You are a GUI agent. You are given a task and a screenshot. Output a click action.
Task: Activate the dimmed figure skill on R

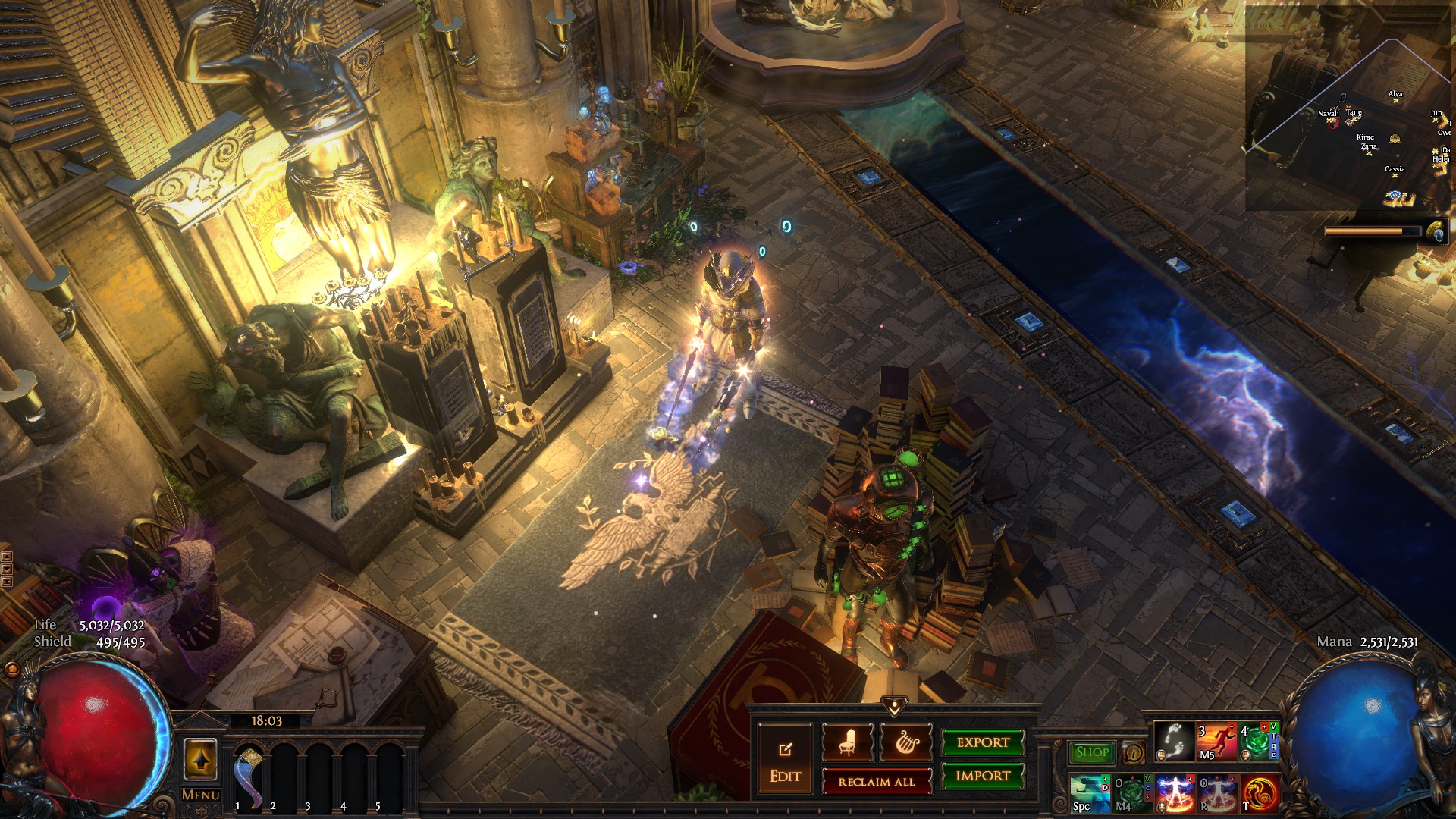(1216, 793)
